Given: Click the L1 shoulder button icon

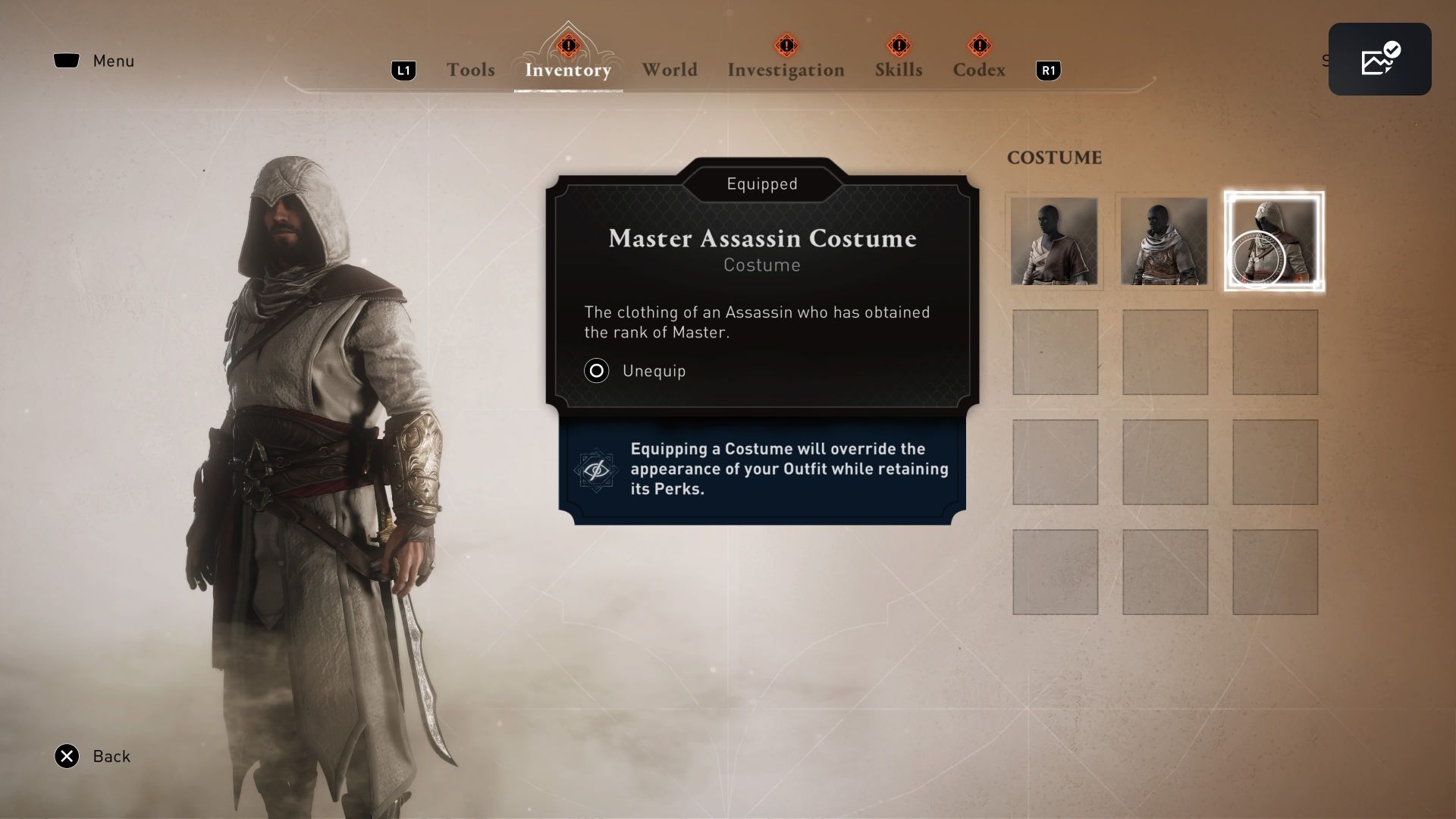Looking at the screenshot, I should 403,70.
